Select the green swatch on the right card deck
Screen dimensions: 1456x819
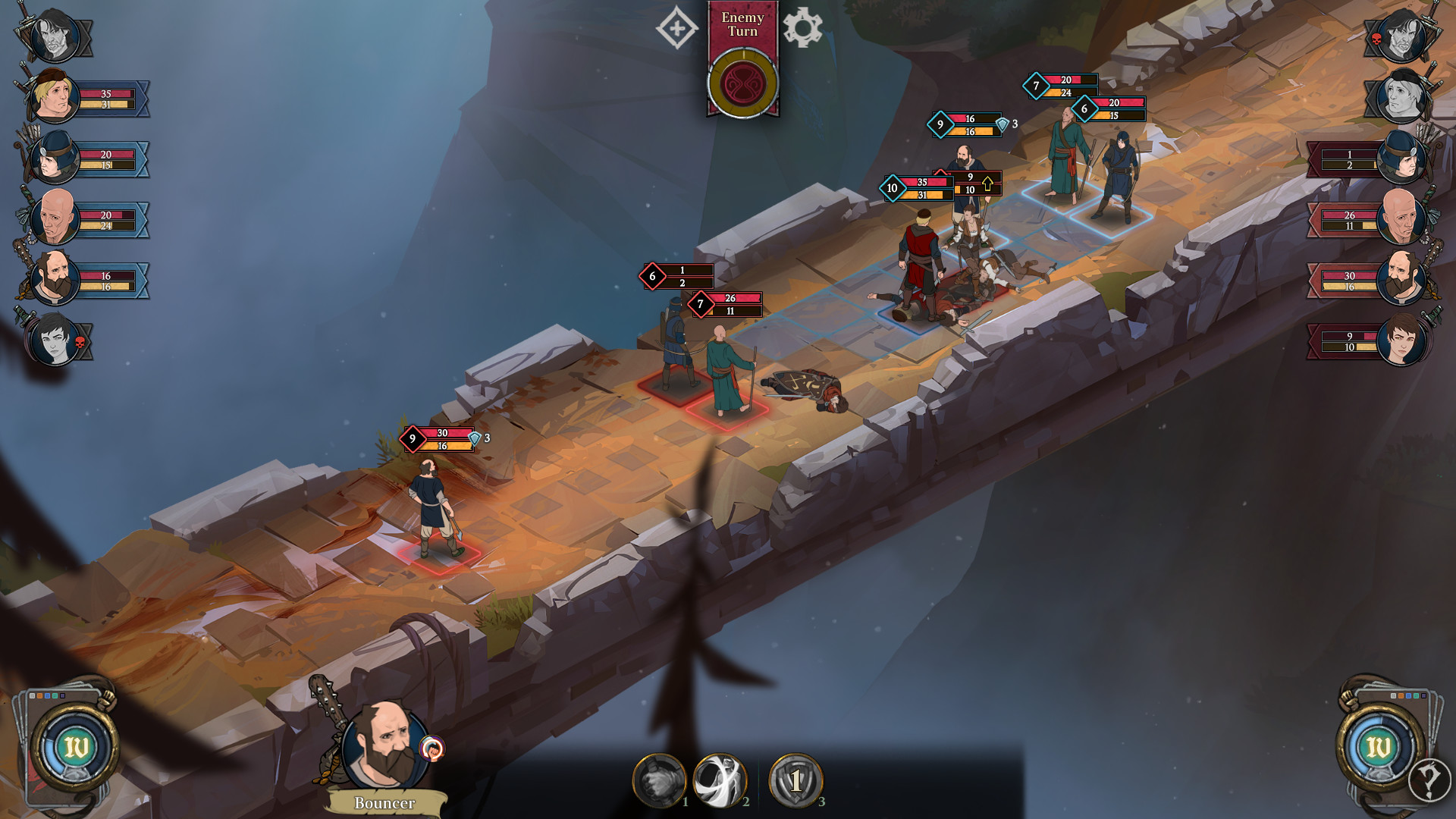tap(1416, 696)
